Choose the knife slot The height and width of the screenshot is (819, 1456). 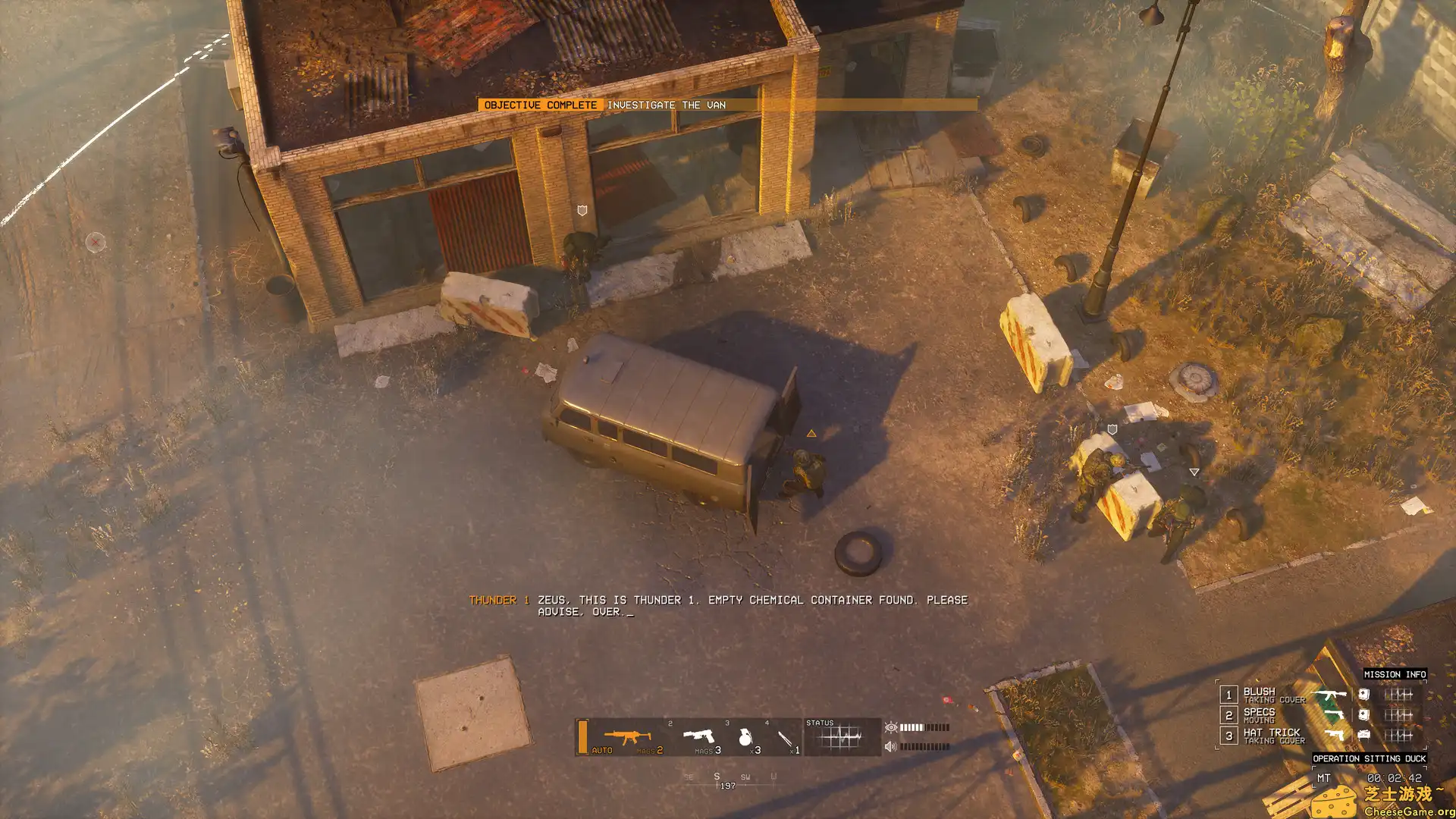pos(786,738)
